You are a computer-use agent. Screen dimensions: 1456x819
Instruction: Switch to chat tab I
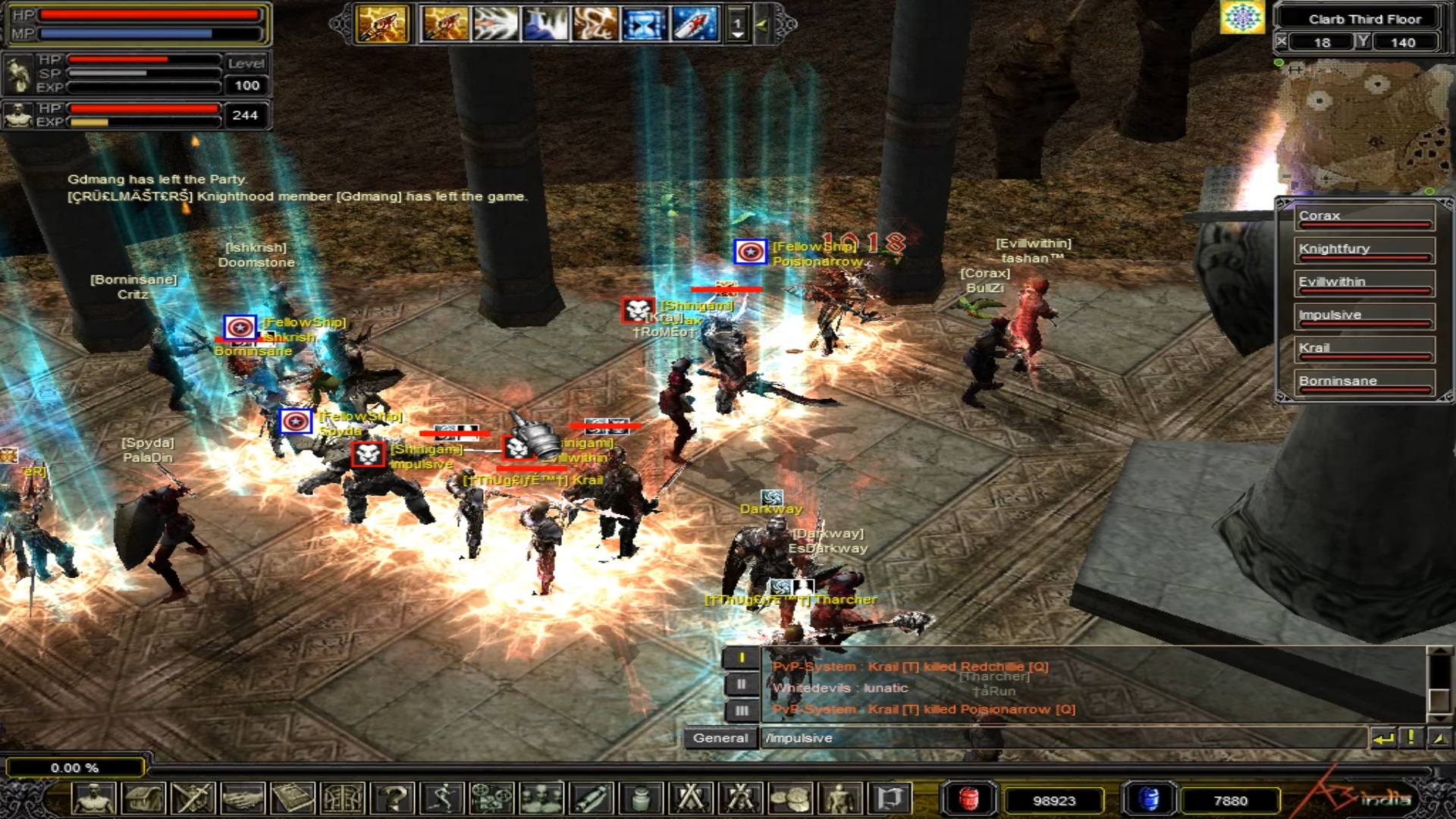741,658
